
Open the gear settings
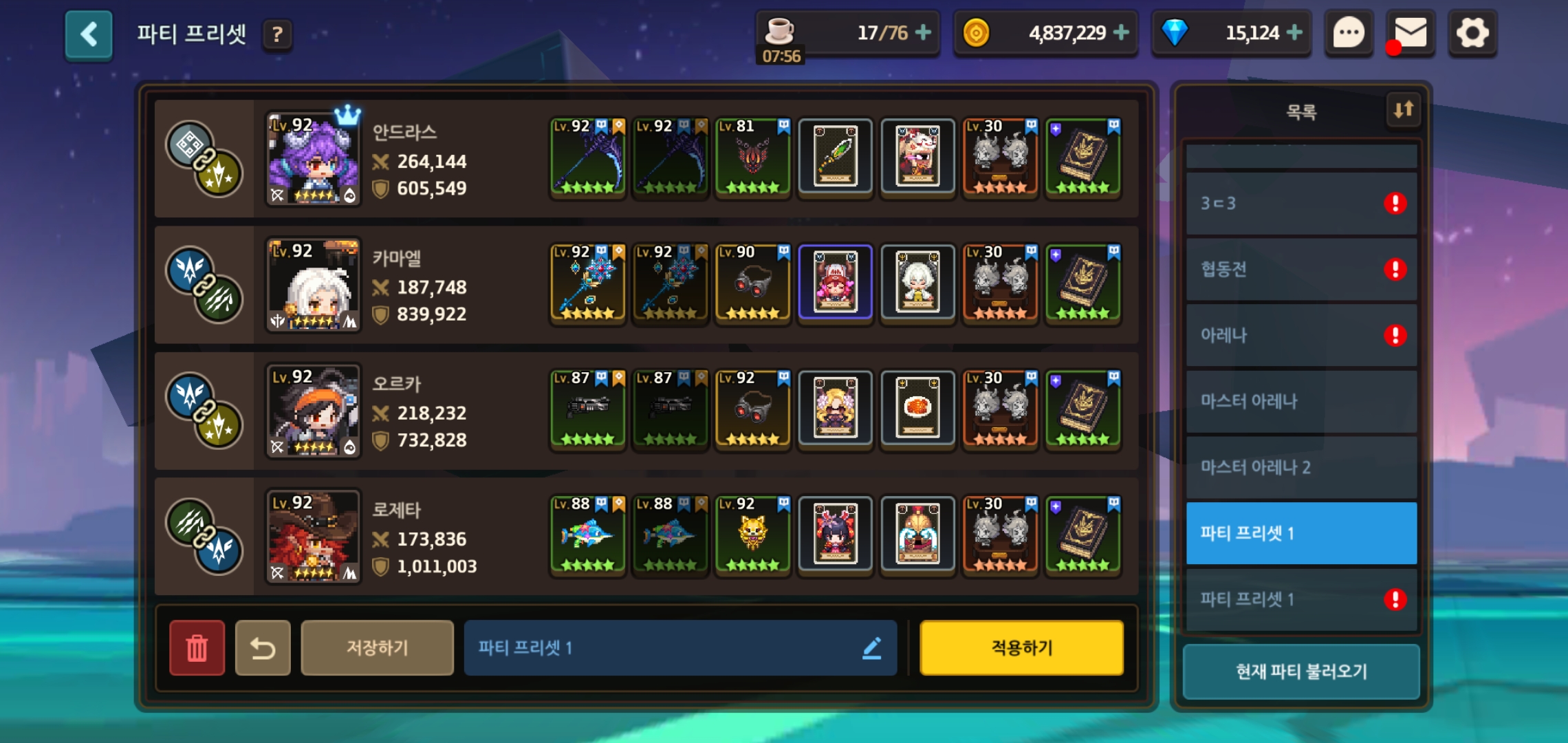point(1472,32)
